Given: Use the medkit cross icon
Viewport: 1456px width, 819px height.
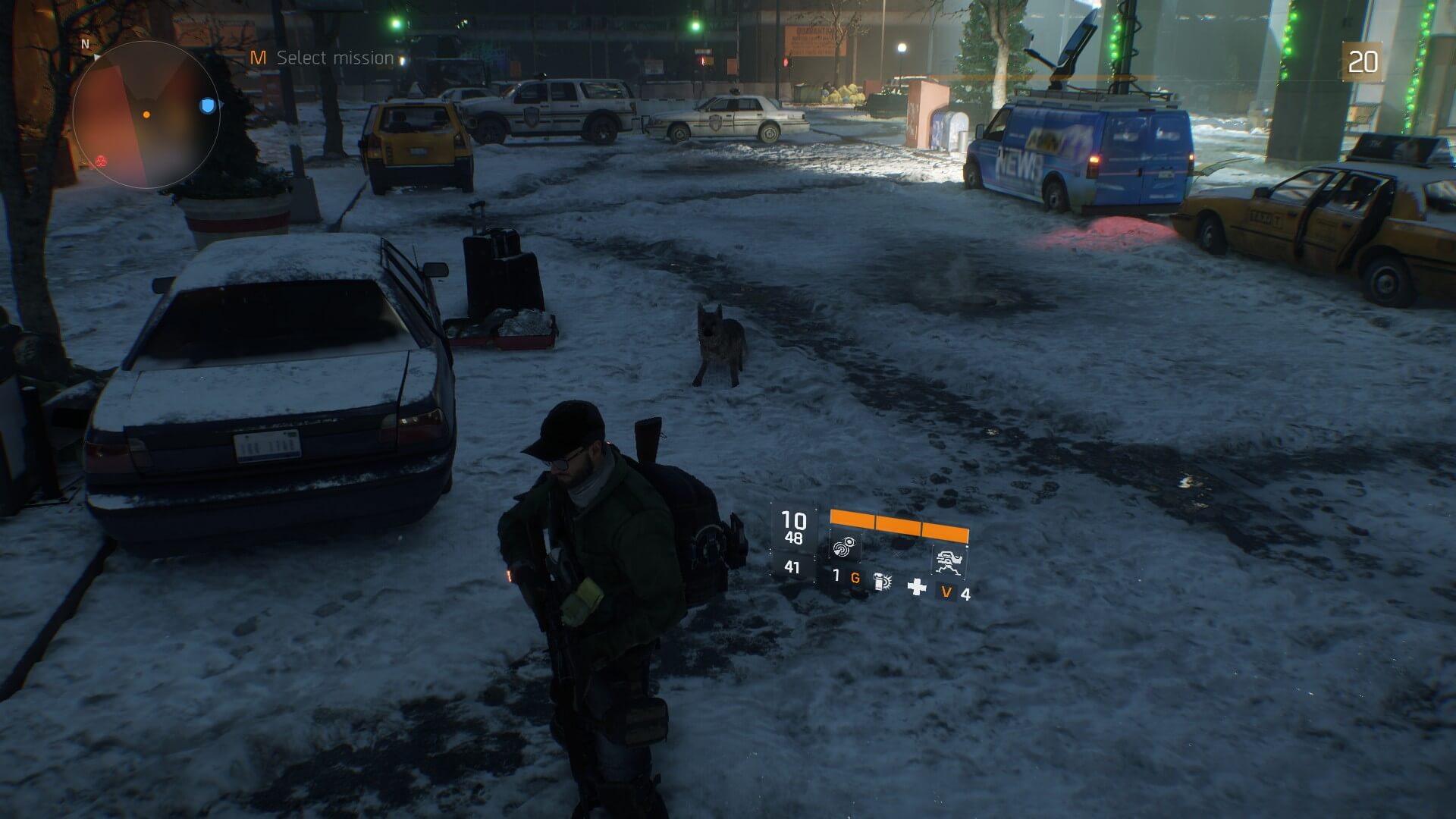Looking at the screenshot, I should [917, 586].
